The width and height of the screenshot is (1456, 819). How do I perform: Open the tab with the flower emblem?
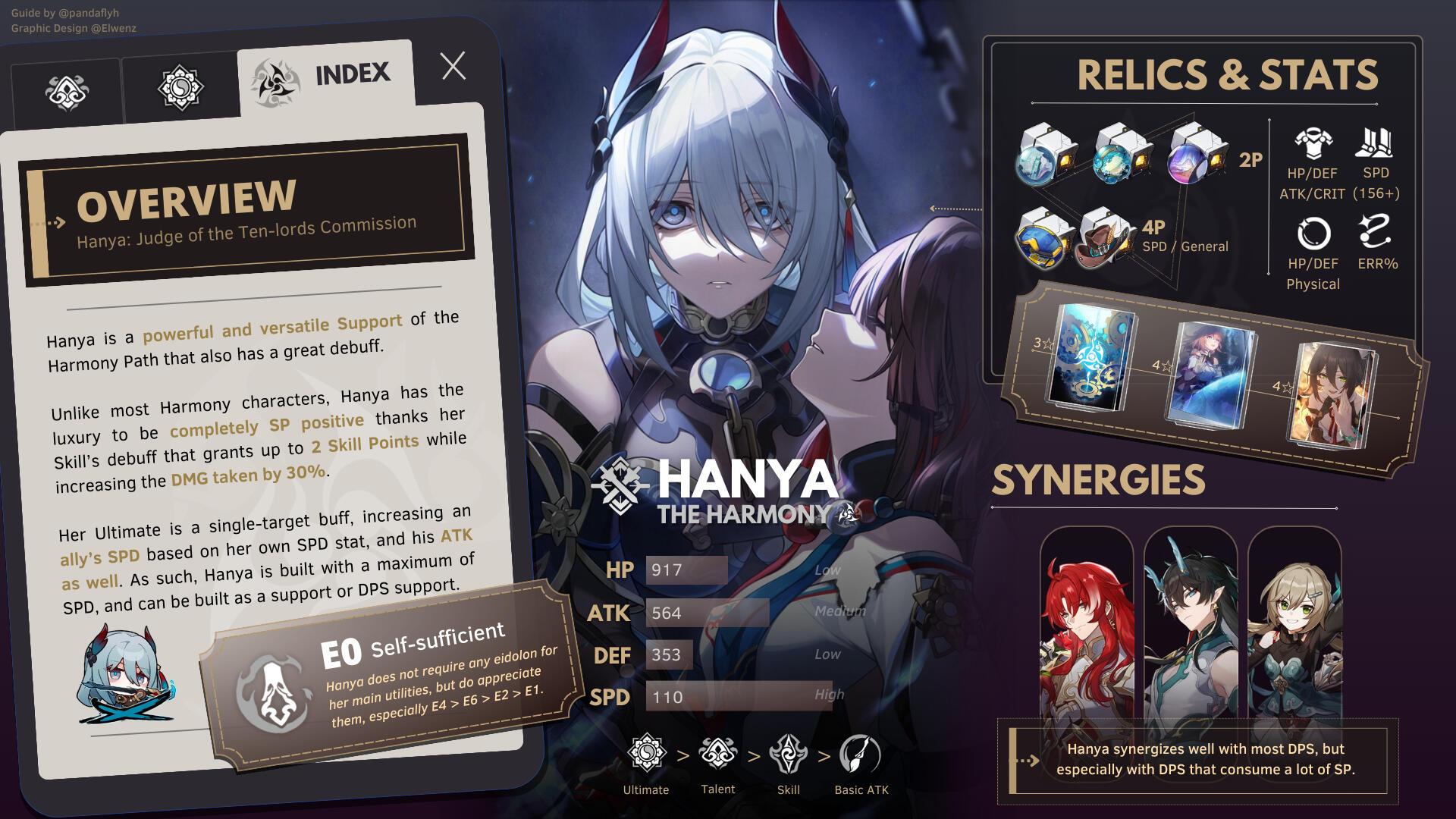click(180, 88)
